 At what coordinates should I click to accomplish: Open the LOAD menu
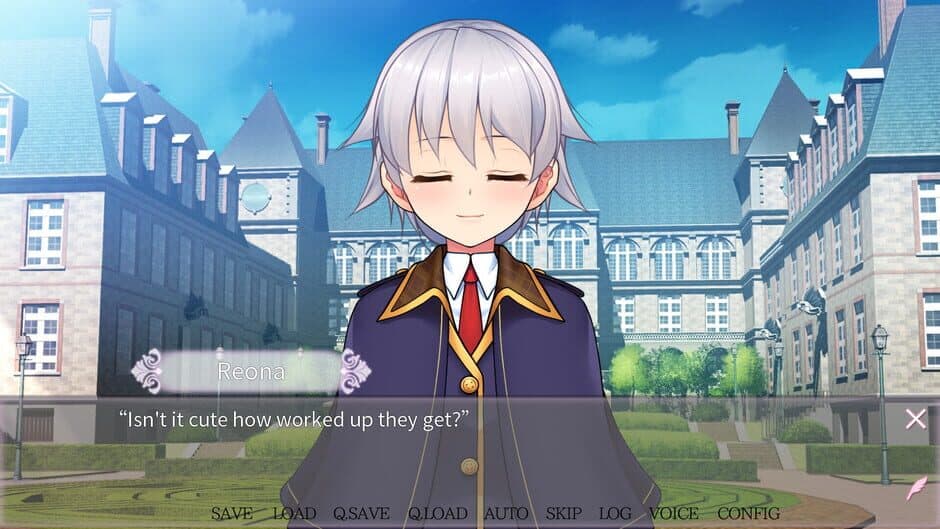tap(294, 514)
